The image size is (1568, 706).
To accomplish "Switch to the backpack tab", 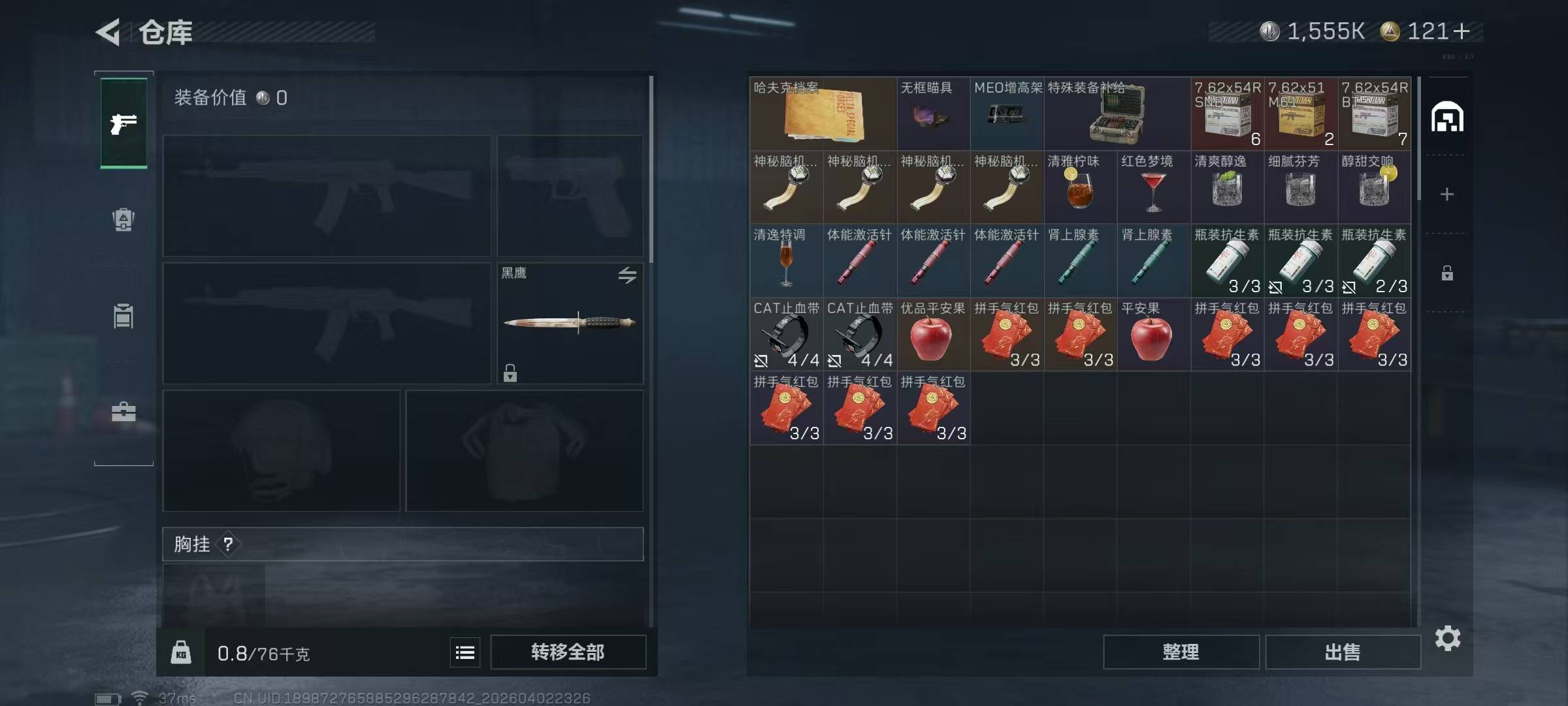I will (123, 220).
